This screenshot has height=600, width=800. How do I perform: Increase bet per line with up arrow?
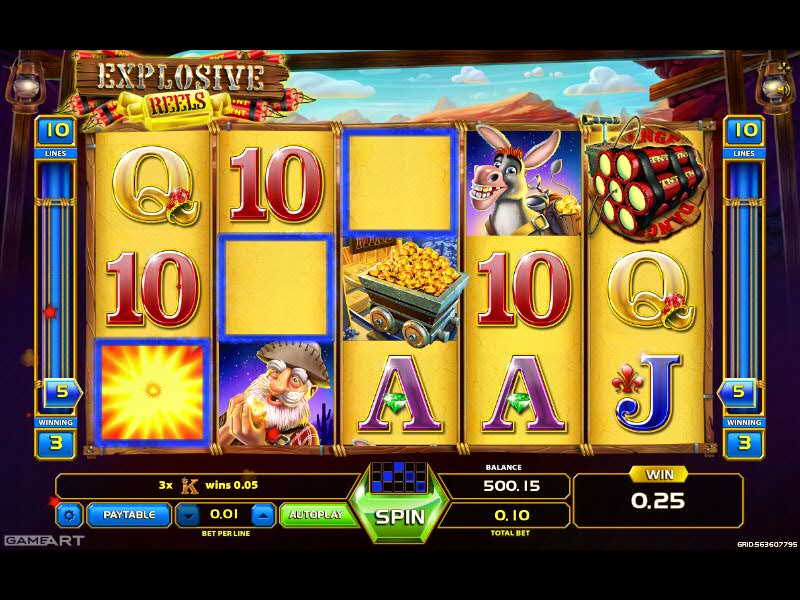[262, 515]
